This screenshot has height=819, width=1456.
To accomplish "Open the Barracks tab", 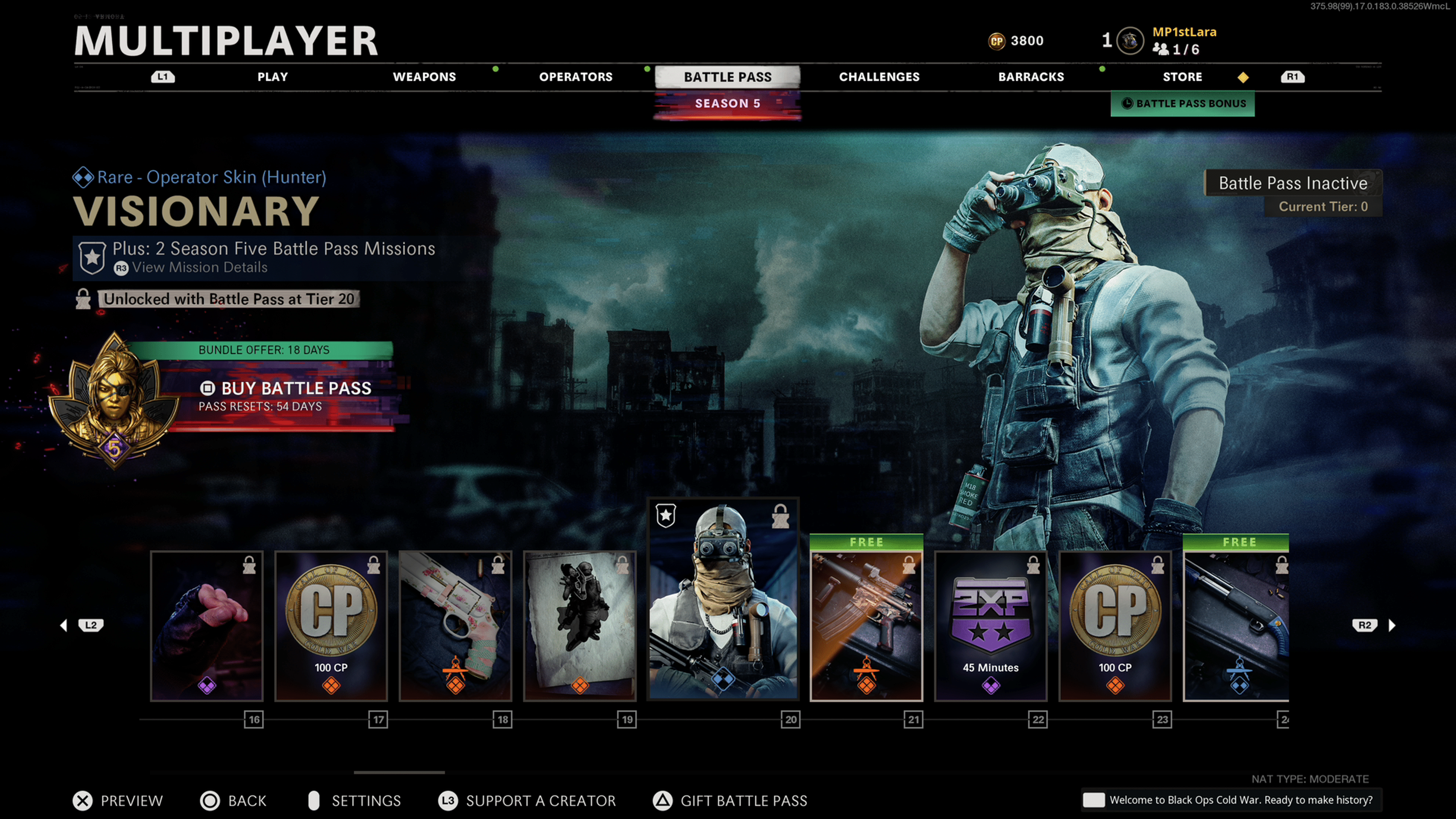I will 1031,77.
